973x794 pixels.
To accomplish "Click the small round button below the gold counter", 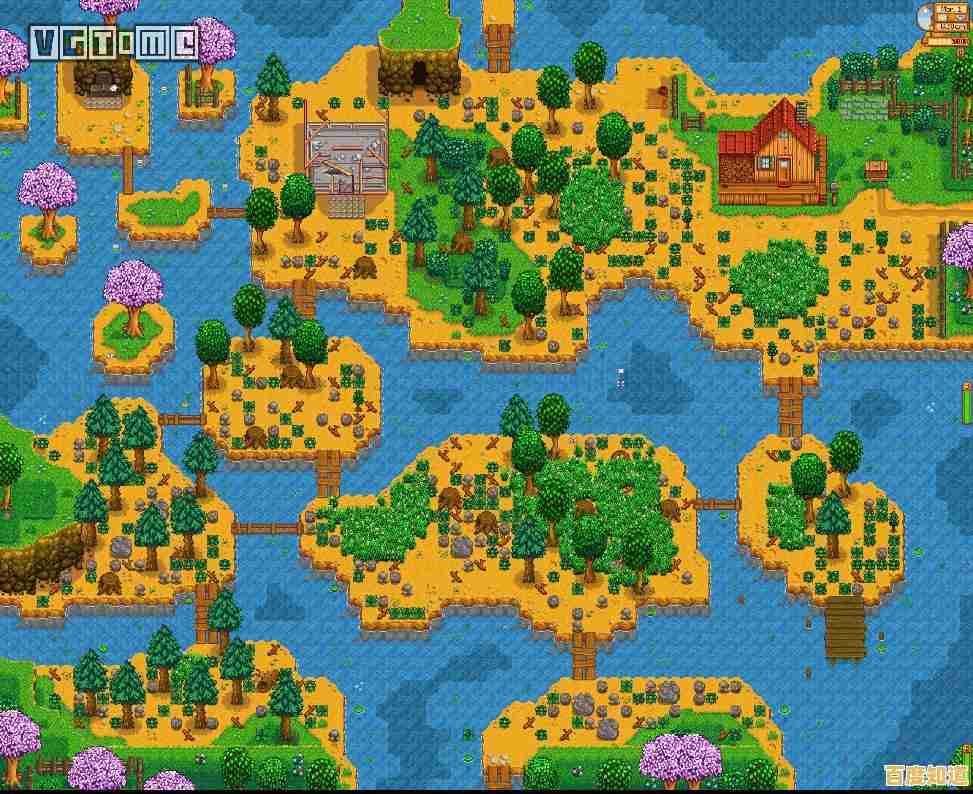I will [x=960, y=52].
